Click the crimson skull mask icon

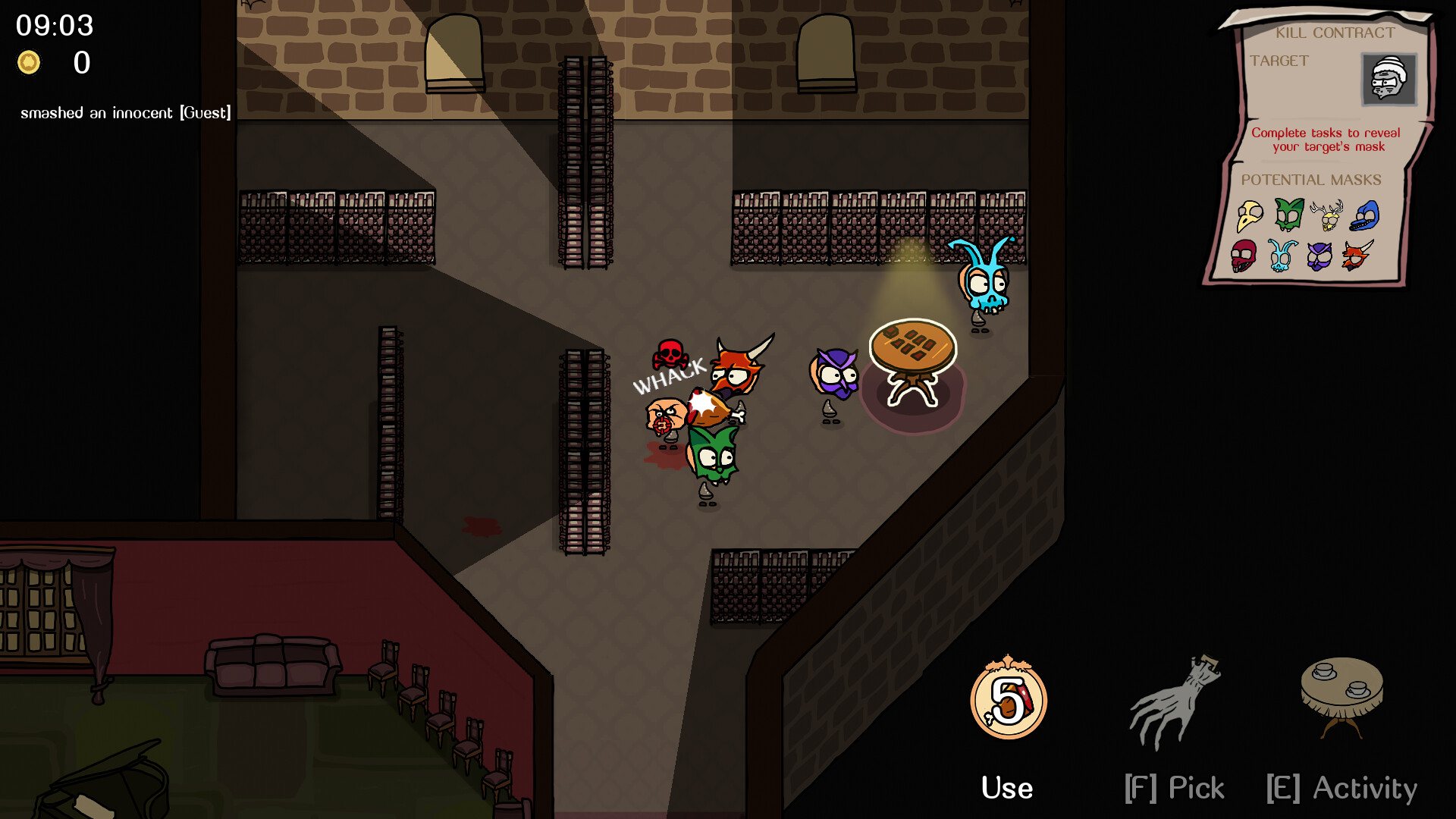[x=1244, y=256]
